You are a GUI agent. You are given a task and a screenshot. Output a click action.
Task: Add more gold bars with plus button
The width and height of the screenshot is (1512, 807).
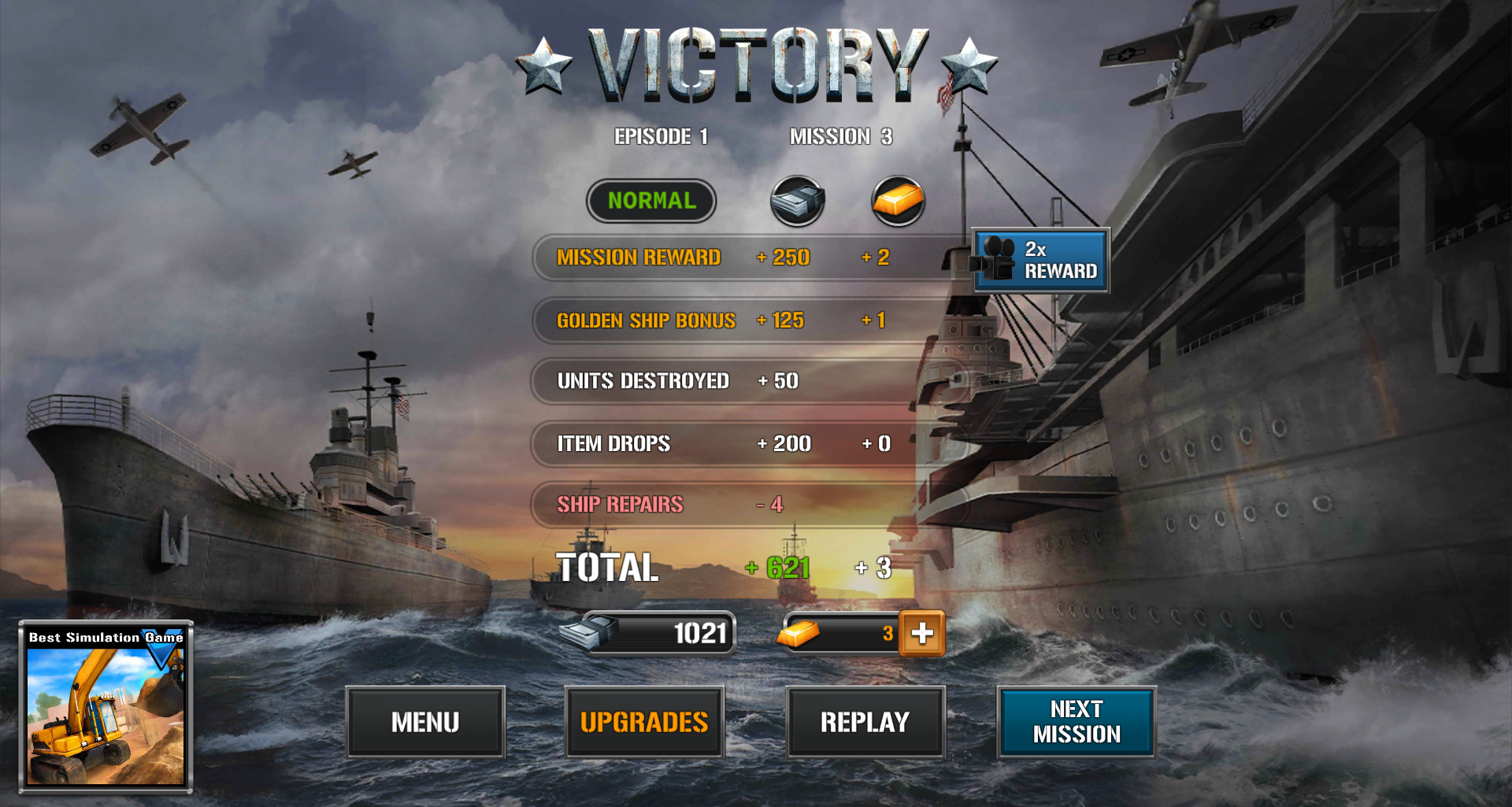922,633
